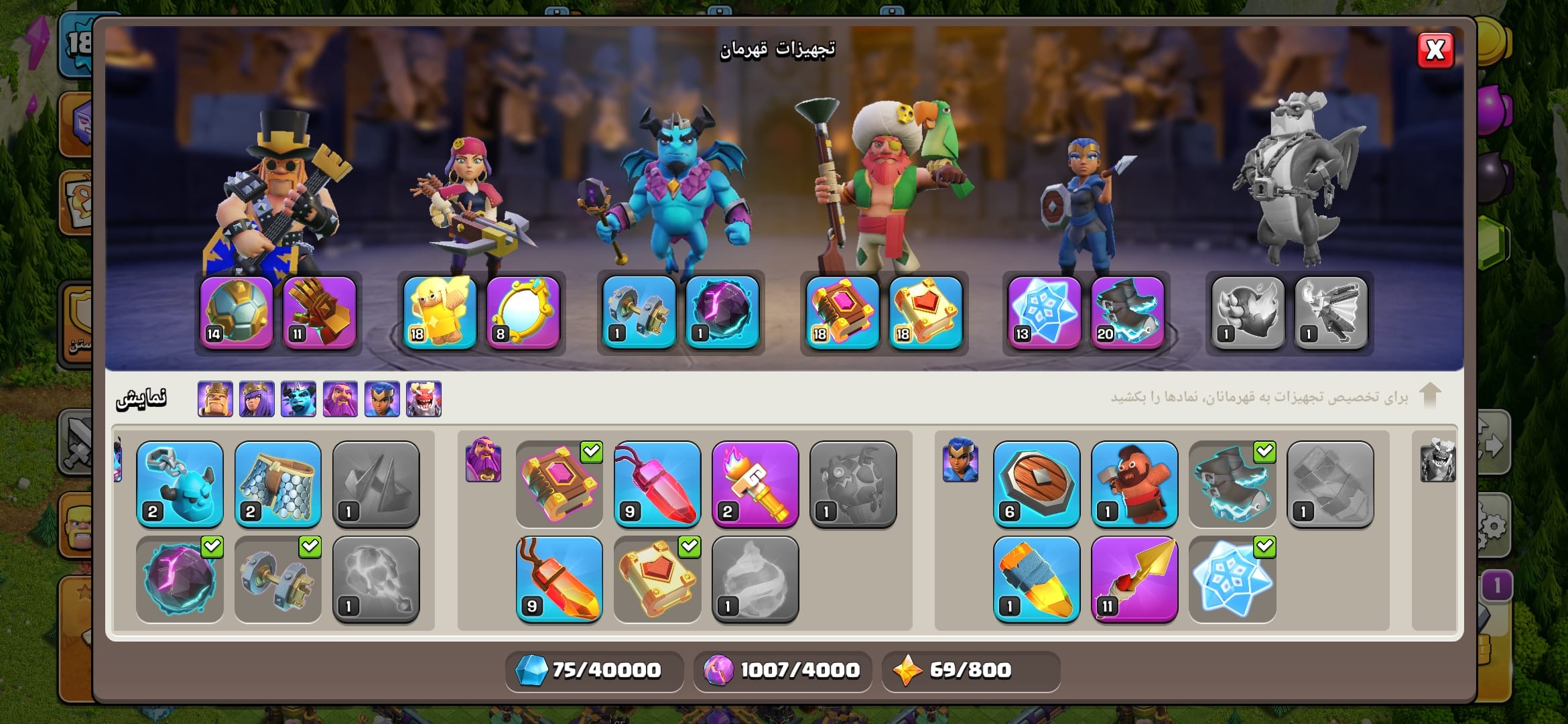1568x724 pixels.
Task: Pick the Metal Pants equipment
Action: click(x=277, y=483)
